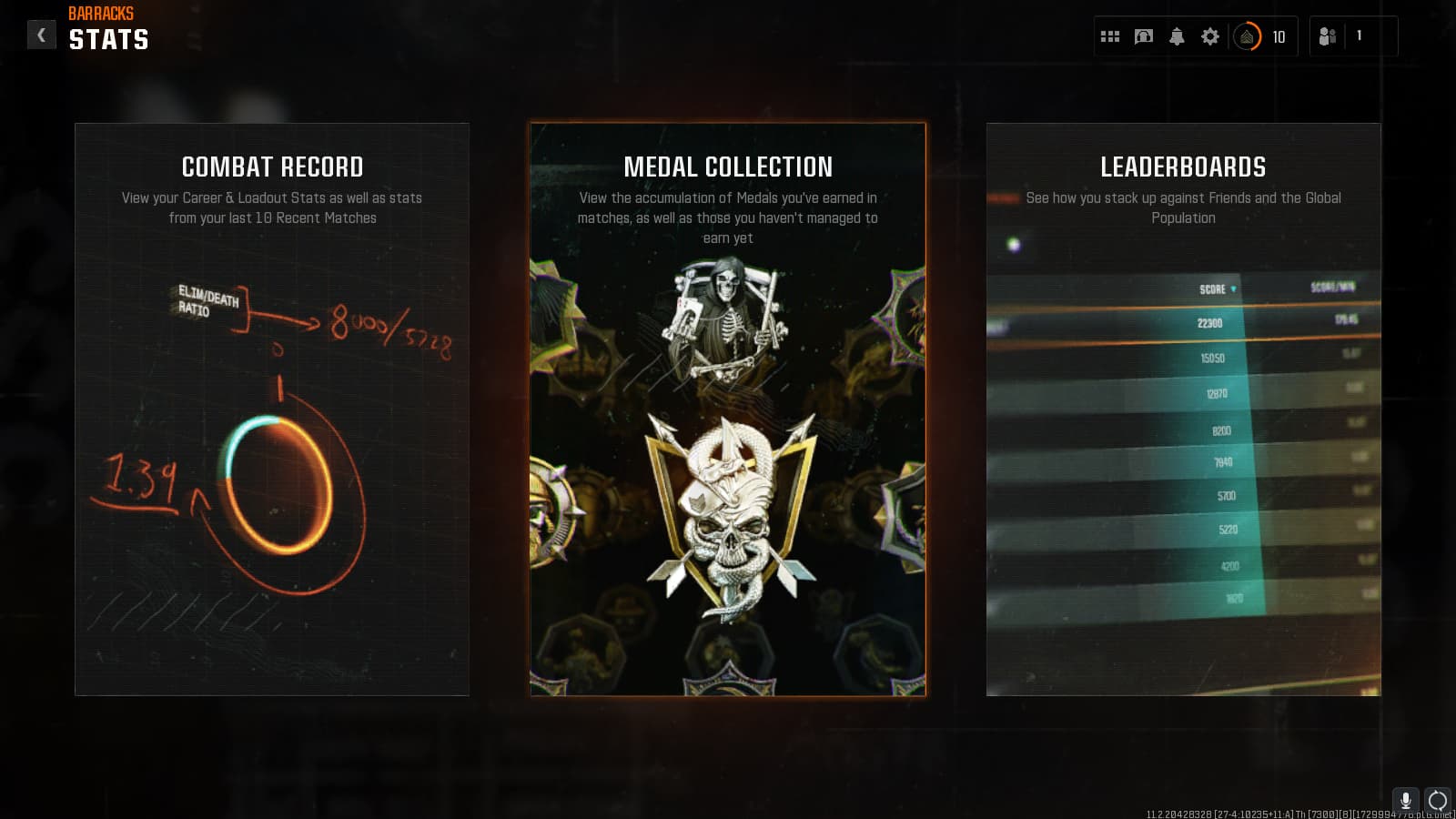This screenshot has width=1456, height=819.
Task: Open the social party icon
Action: coord(1328,37)
